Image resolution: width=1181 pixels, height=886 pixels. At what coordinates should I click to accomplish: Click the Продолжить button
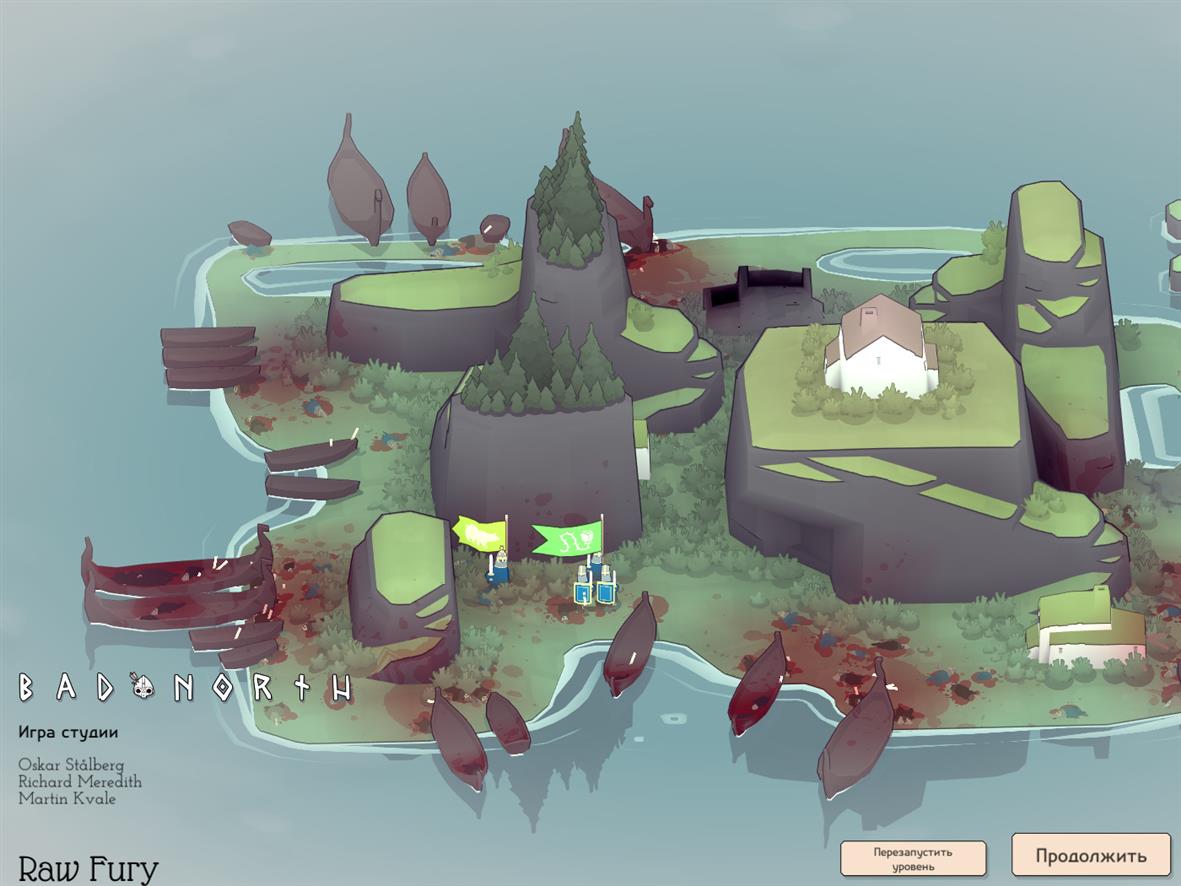click(x=1090, y=855)
